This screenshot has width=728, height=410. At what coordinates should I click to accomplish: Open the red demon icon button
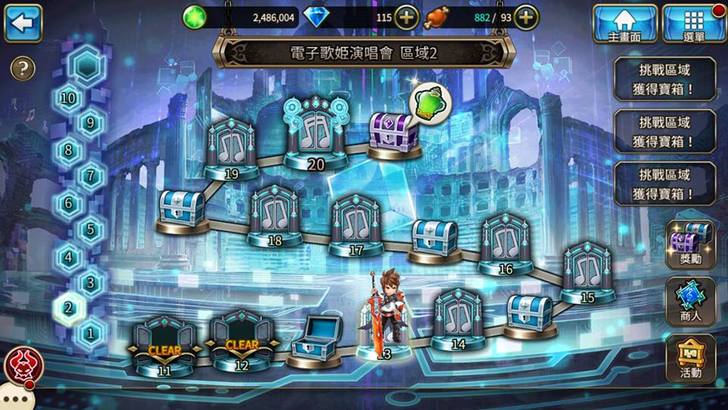(19, 367)
